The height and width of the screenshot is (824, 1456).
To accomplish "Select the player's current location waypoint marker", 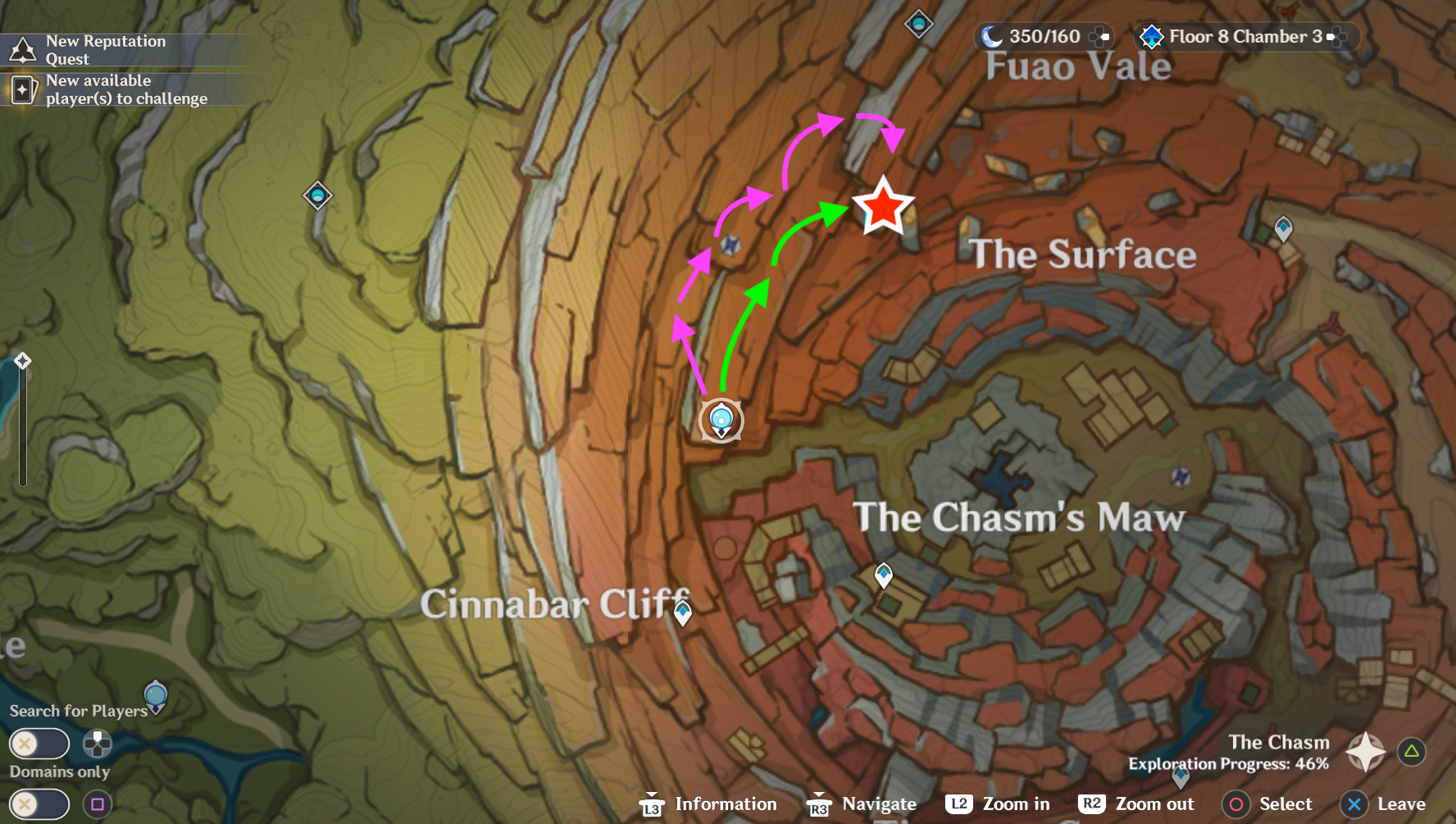I will (721, 420).
